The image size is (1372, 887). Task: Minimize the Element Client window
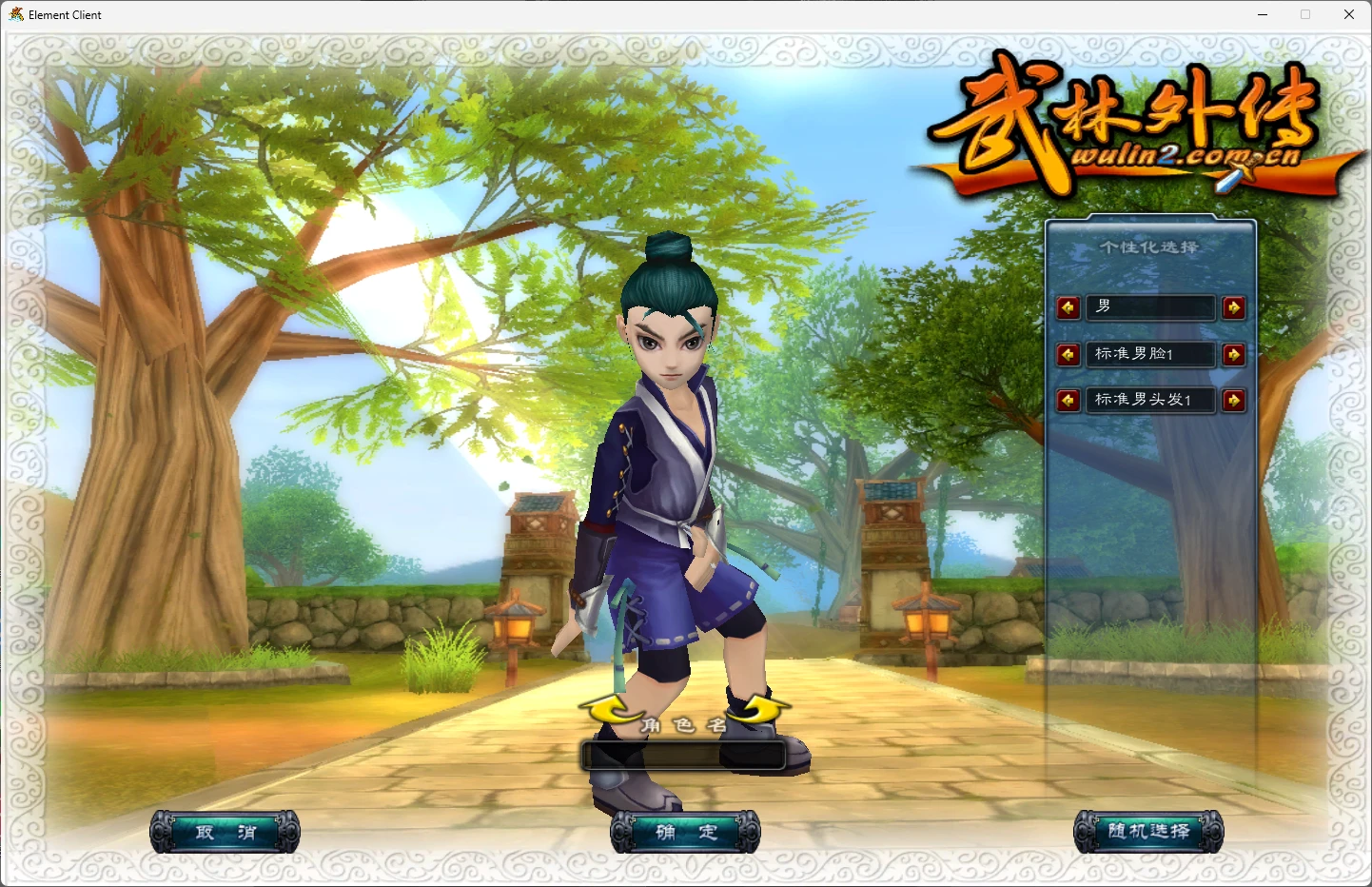[1263, 14]
